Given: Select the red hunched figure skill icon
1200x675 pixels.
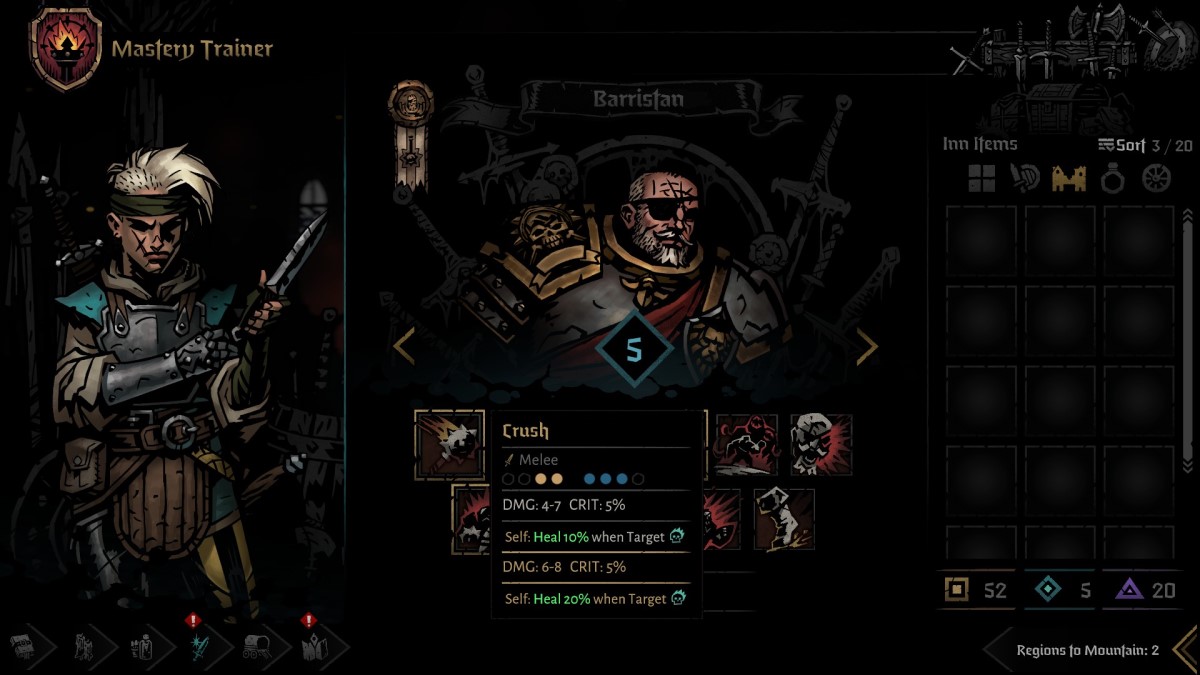Looking at the screenshot, I should tap(746, 445).
